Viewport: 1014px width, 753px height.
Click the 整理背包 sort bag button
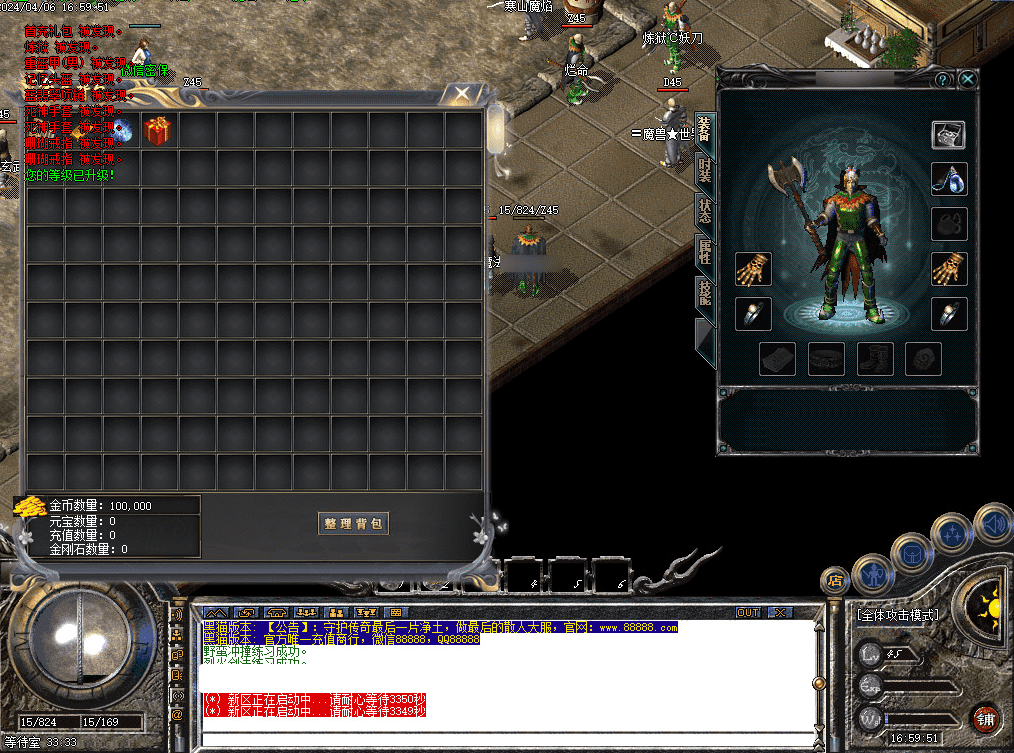(353, 524)
